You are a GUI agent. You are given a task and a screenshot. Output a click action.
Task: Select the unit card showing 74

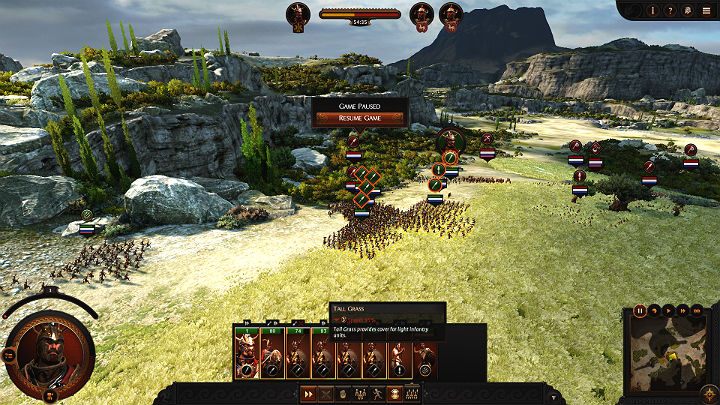tap(297, 352)
